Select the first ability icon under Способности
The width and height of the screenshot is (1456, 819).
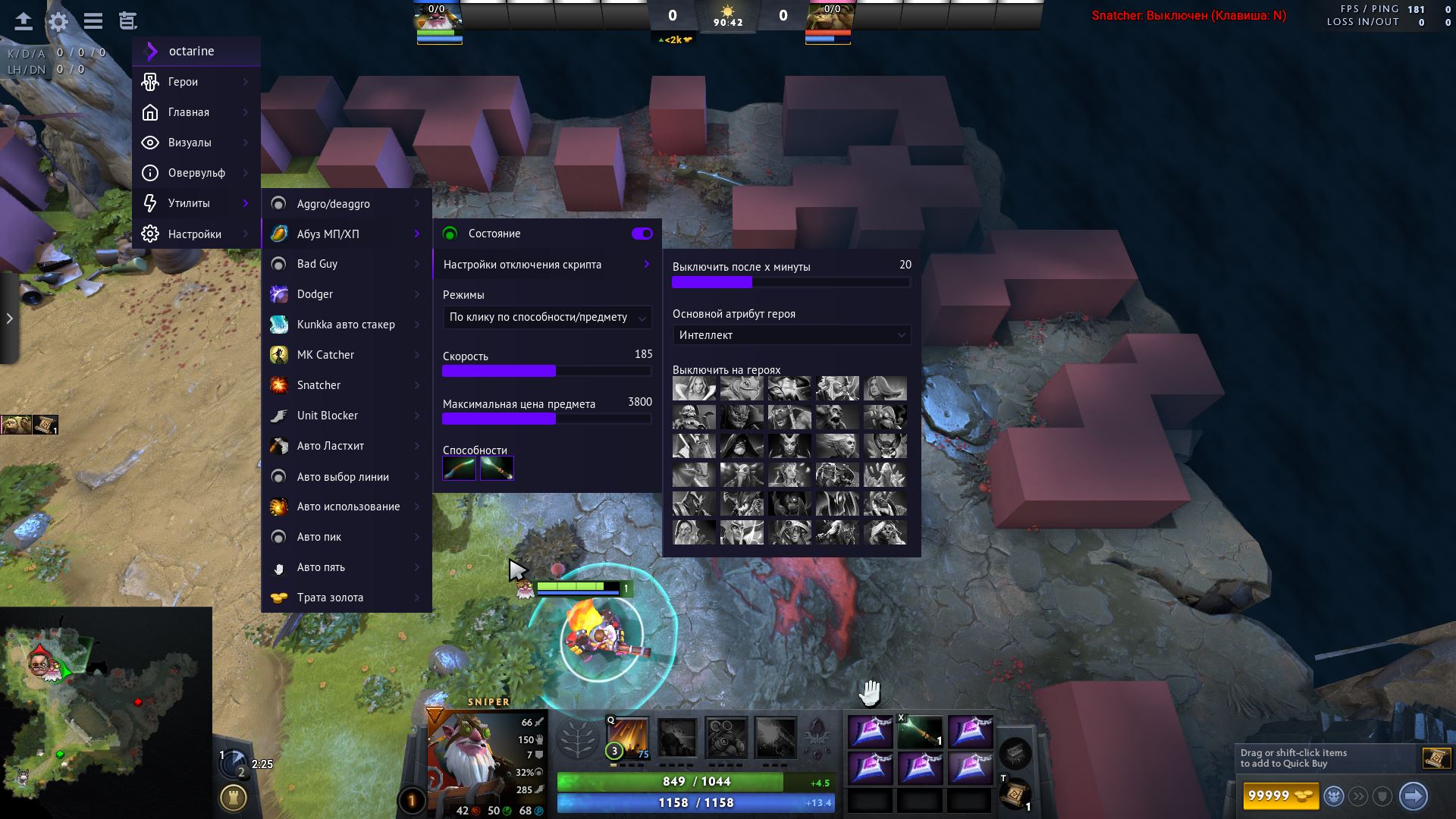pyautogui.click(x=458, y=469)
